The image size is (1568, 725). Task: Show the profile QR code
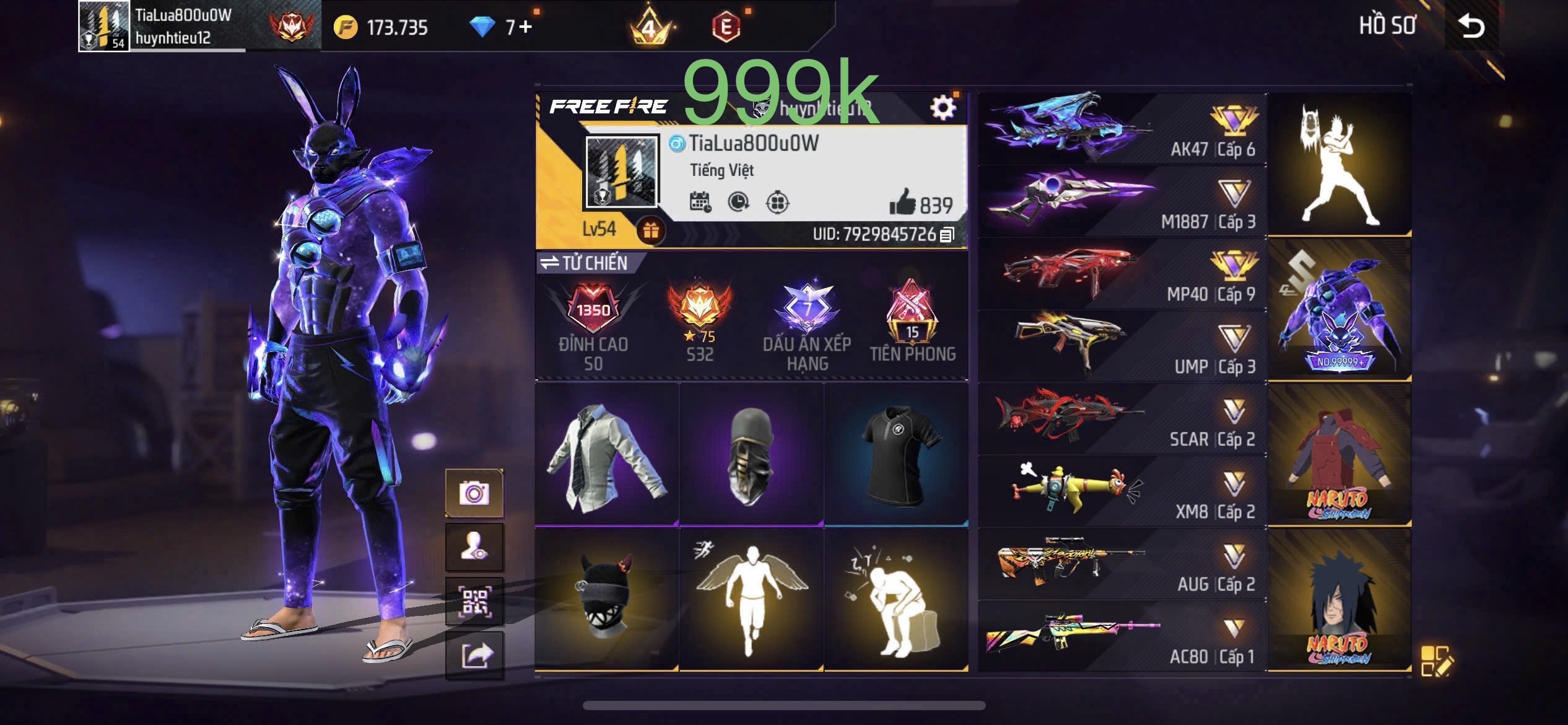[x=474, y=601]
